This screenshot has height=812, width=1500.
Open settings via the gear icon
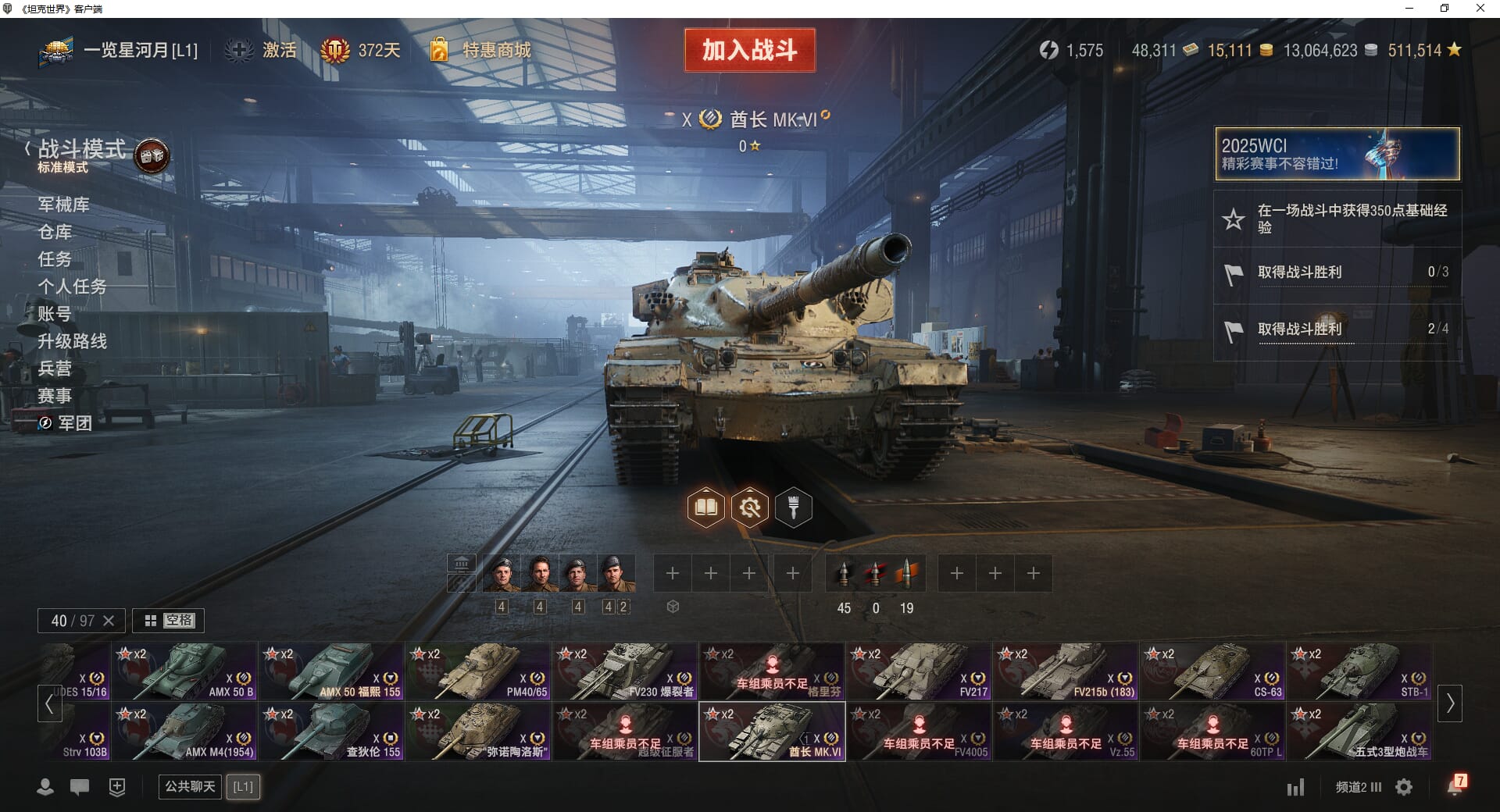(x=1404, y=787)
